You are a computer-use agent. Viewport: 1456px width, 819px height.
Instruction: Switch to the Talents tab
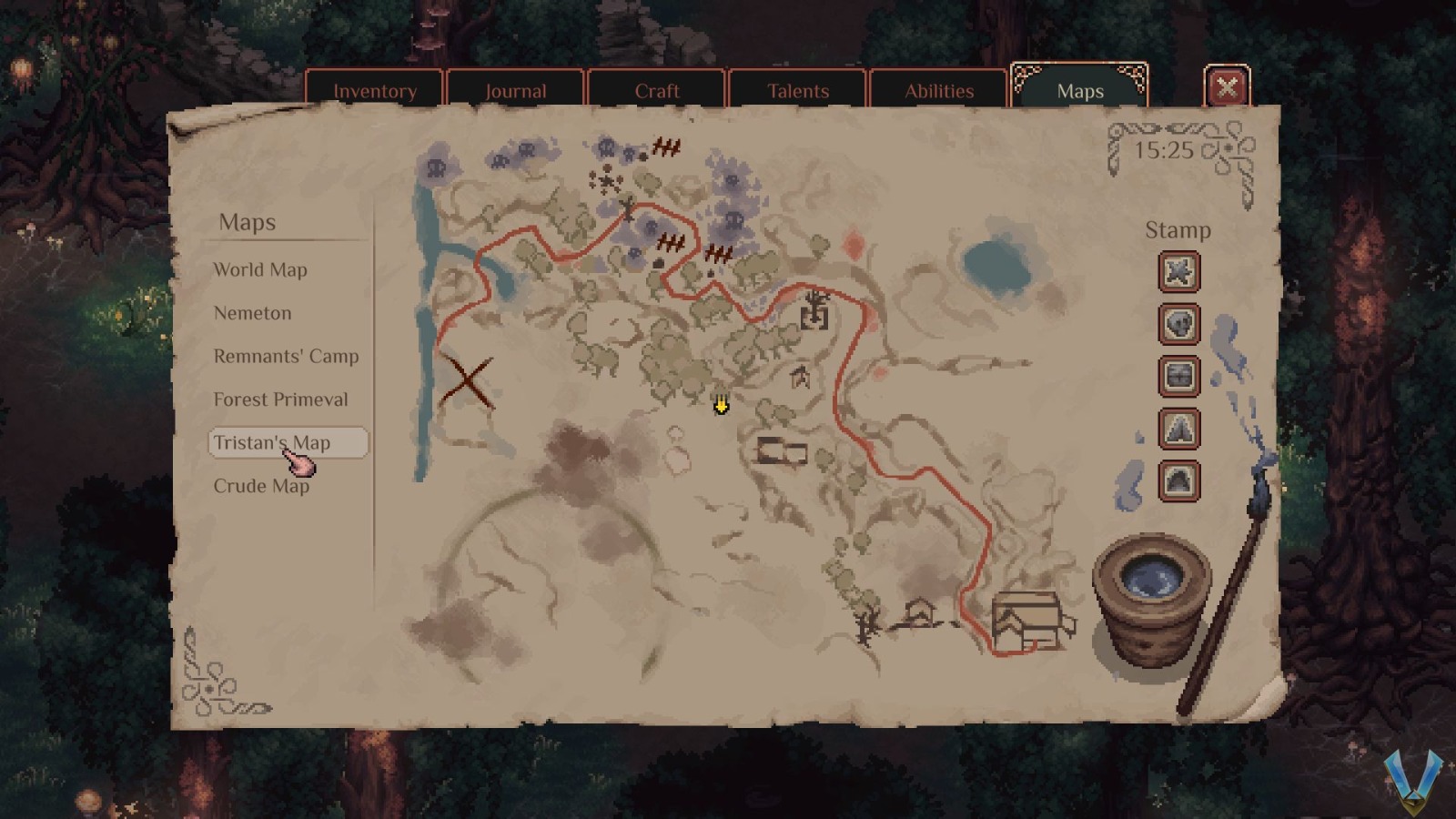[798, 91]
